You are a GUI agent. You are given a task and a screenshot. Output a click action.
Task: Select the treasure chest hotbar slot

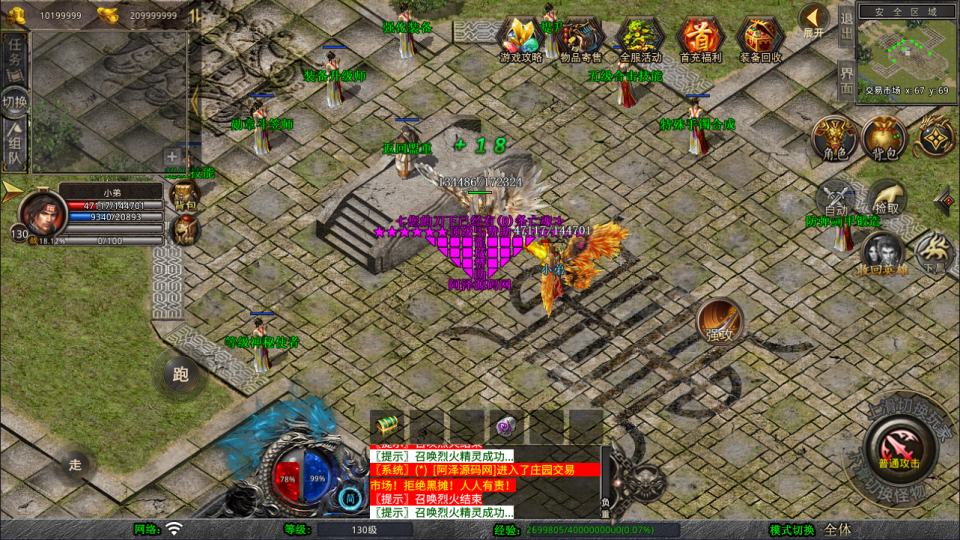[x=387, y=424]
